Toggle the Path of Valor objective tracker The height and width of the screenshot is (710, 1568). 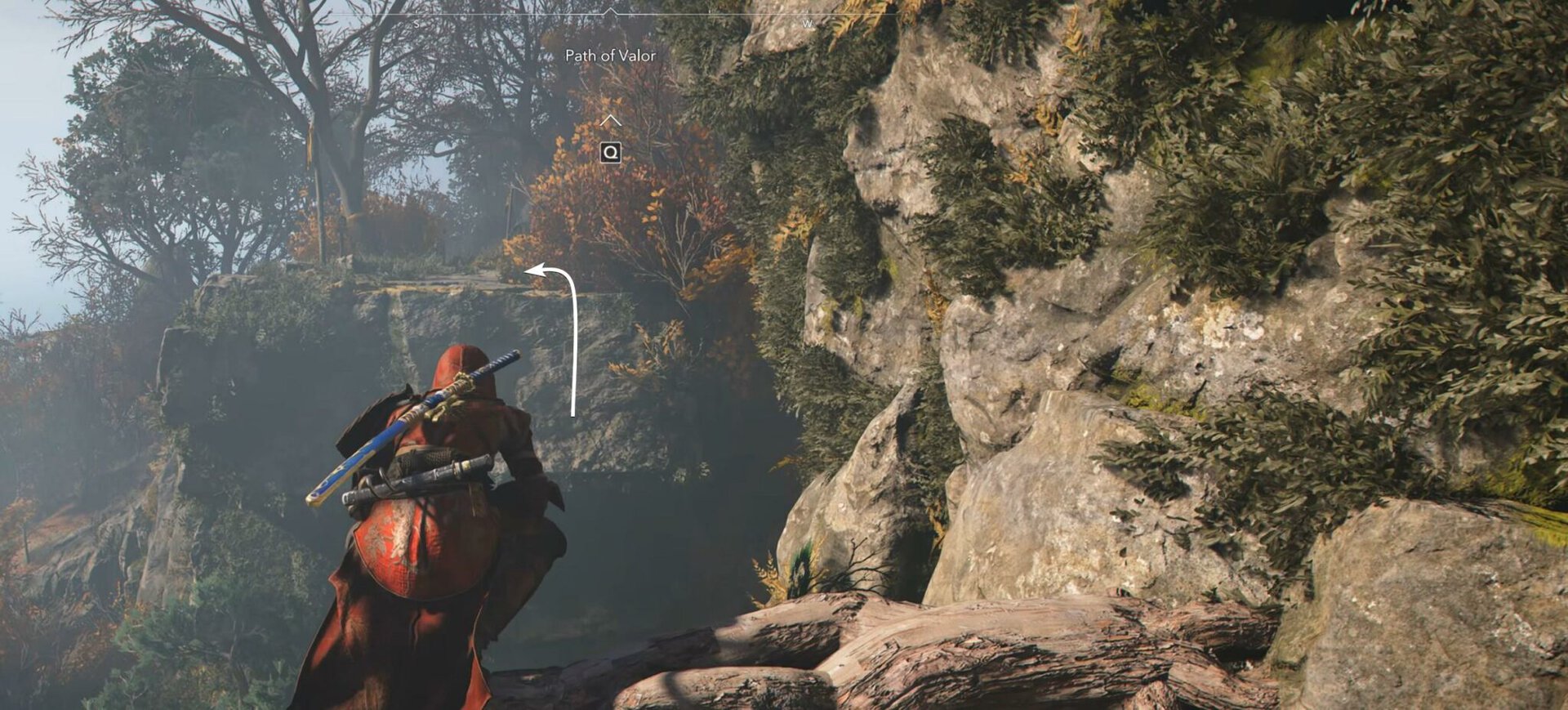coord(611,57)
